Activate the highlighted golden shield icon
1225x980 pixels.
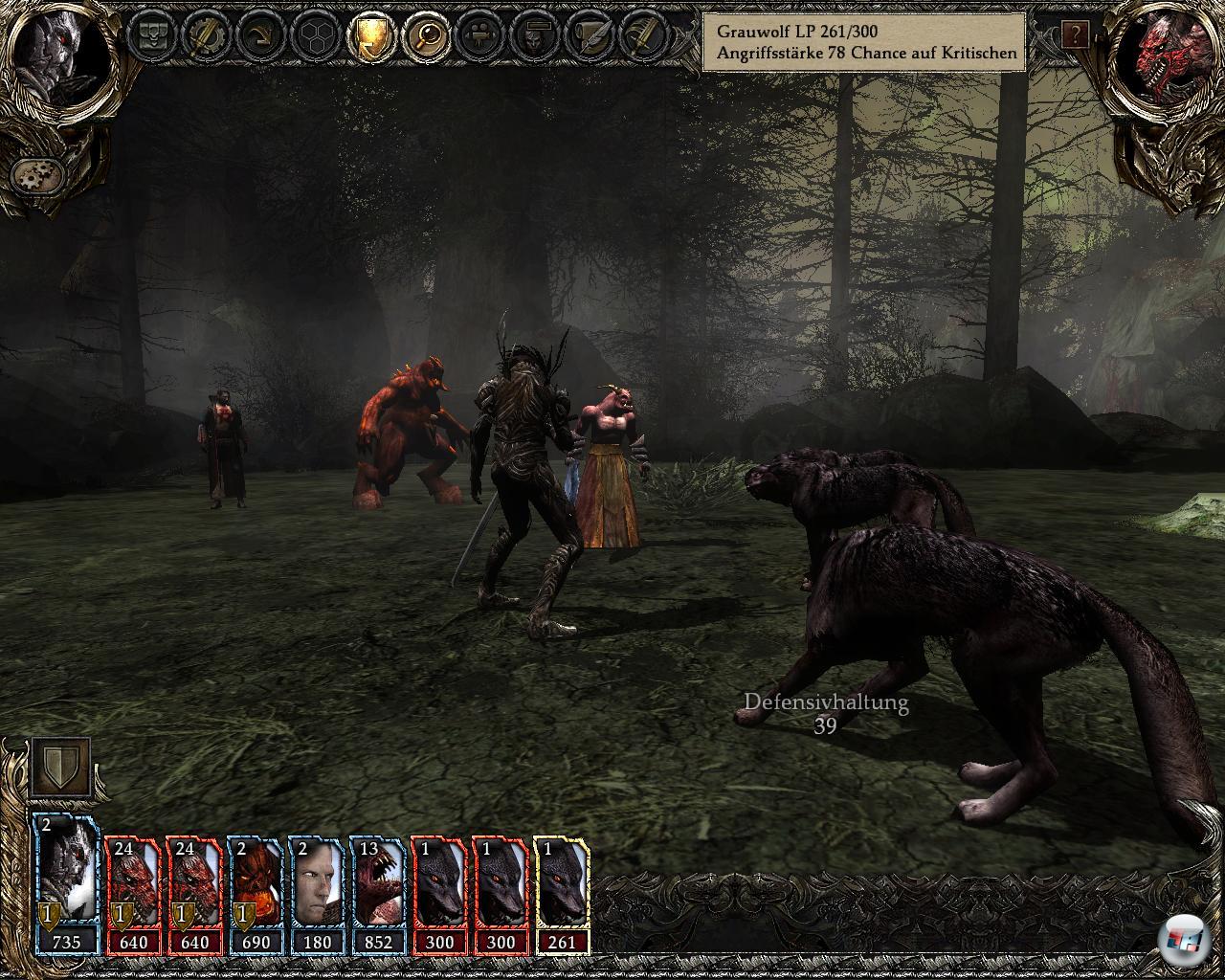(367, 36)
